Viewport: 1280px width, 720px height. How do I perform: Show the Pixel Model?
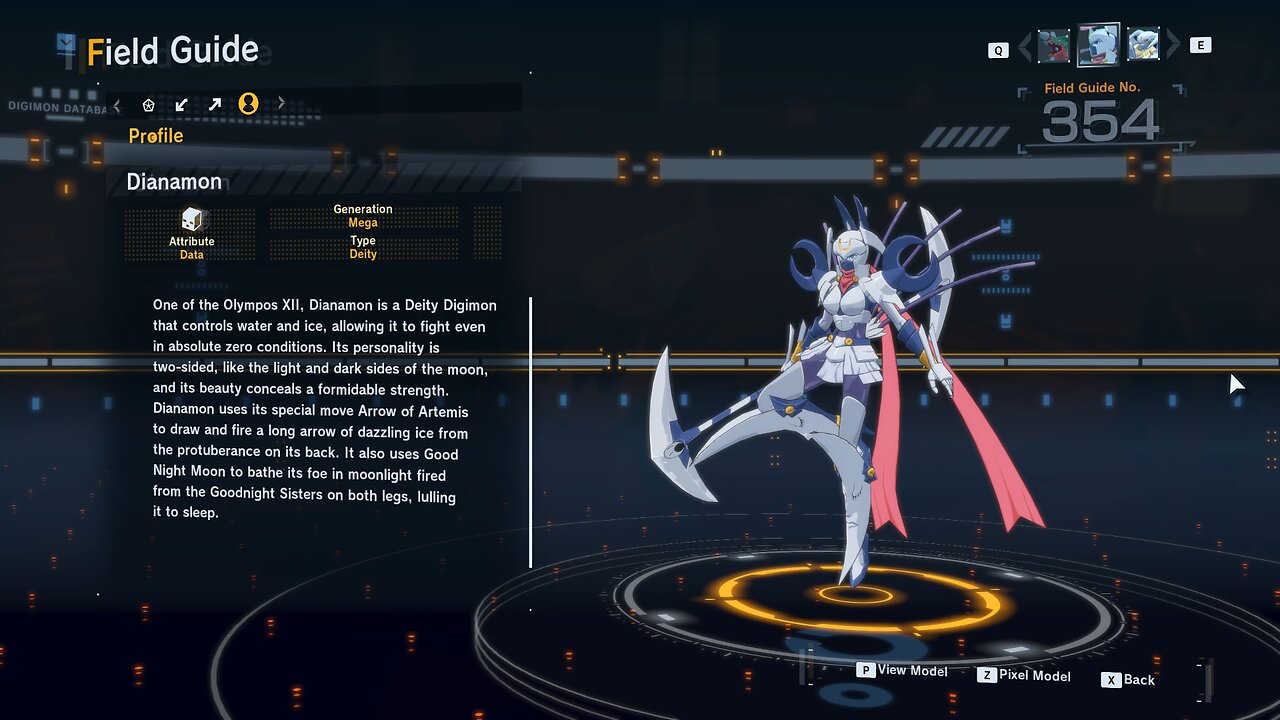[x=1024, y=676]
